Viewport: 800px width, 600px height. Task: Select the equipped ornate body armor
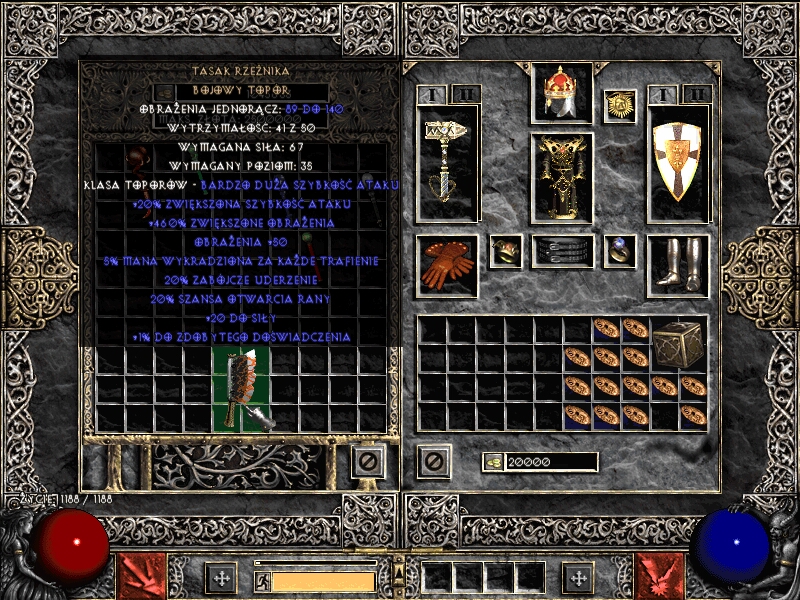point(561,177)
